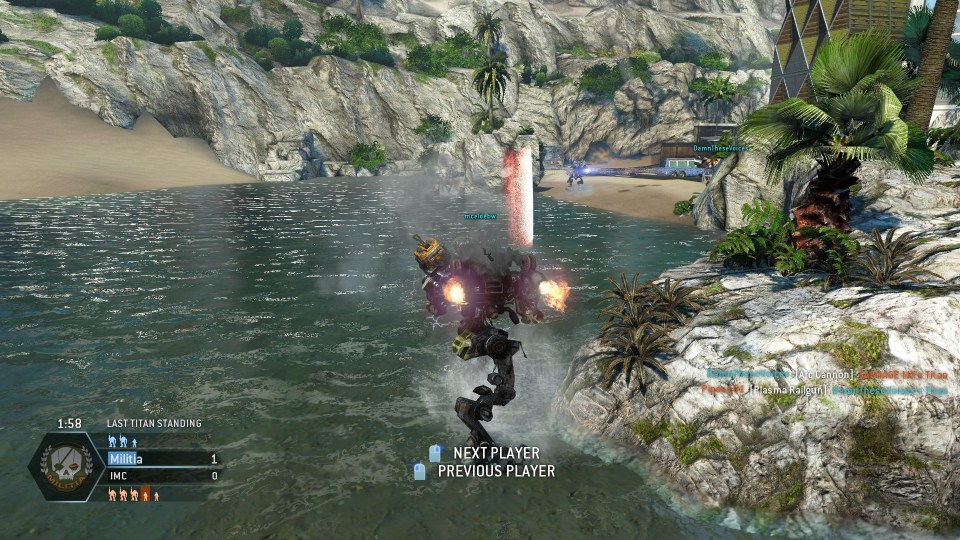This screenshot has height=540, width=960.
Task: Select the IMC team score row
Action: [x=163, y=476]
